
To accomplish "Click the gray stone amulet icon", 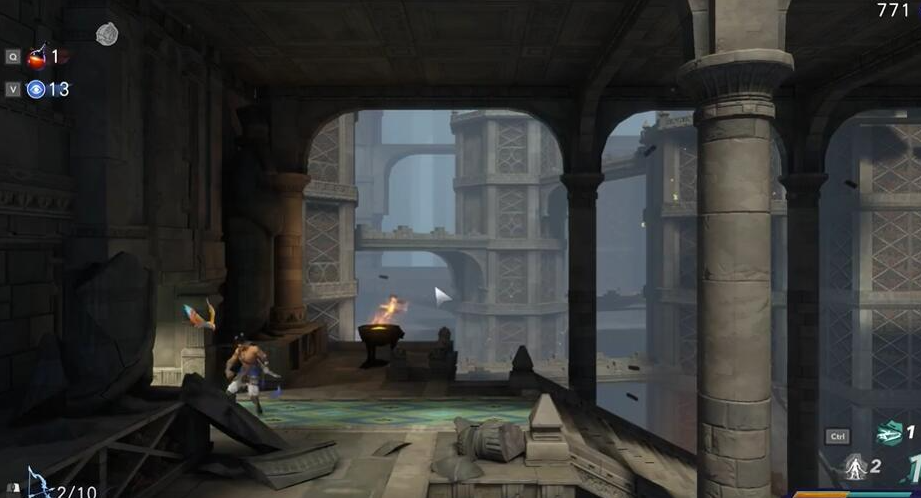I will pyautogui.click(x=107, y=34).
